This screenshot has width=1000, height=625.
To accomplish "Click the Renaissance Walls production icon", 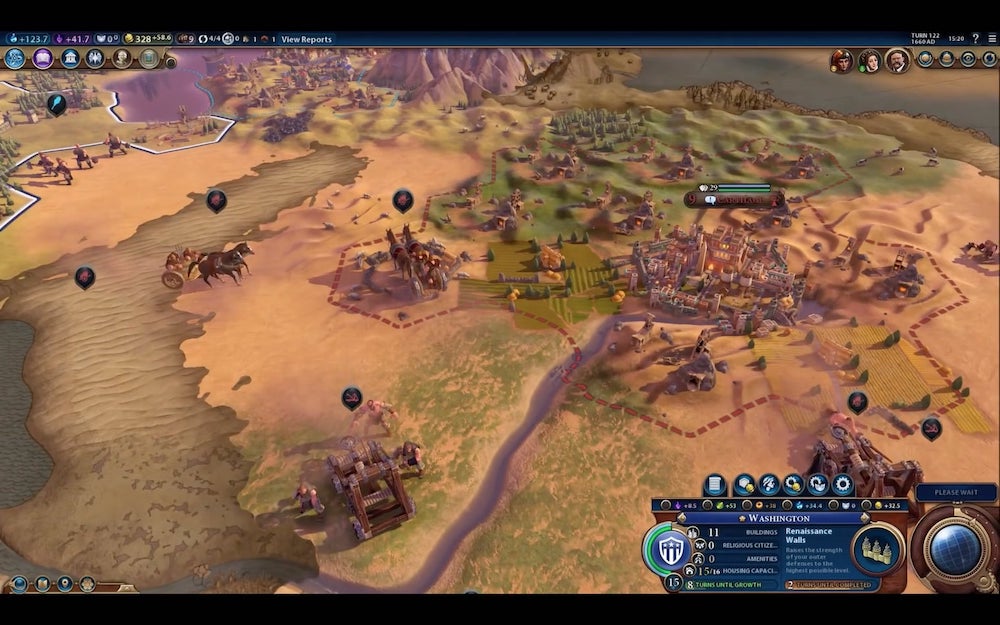I will (878, 549).
